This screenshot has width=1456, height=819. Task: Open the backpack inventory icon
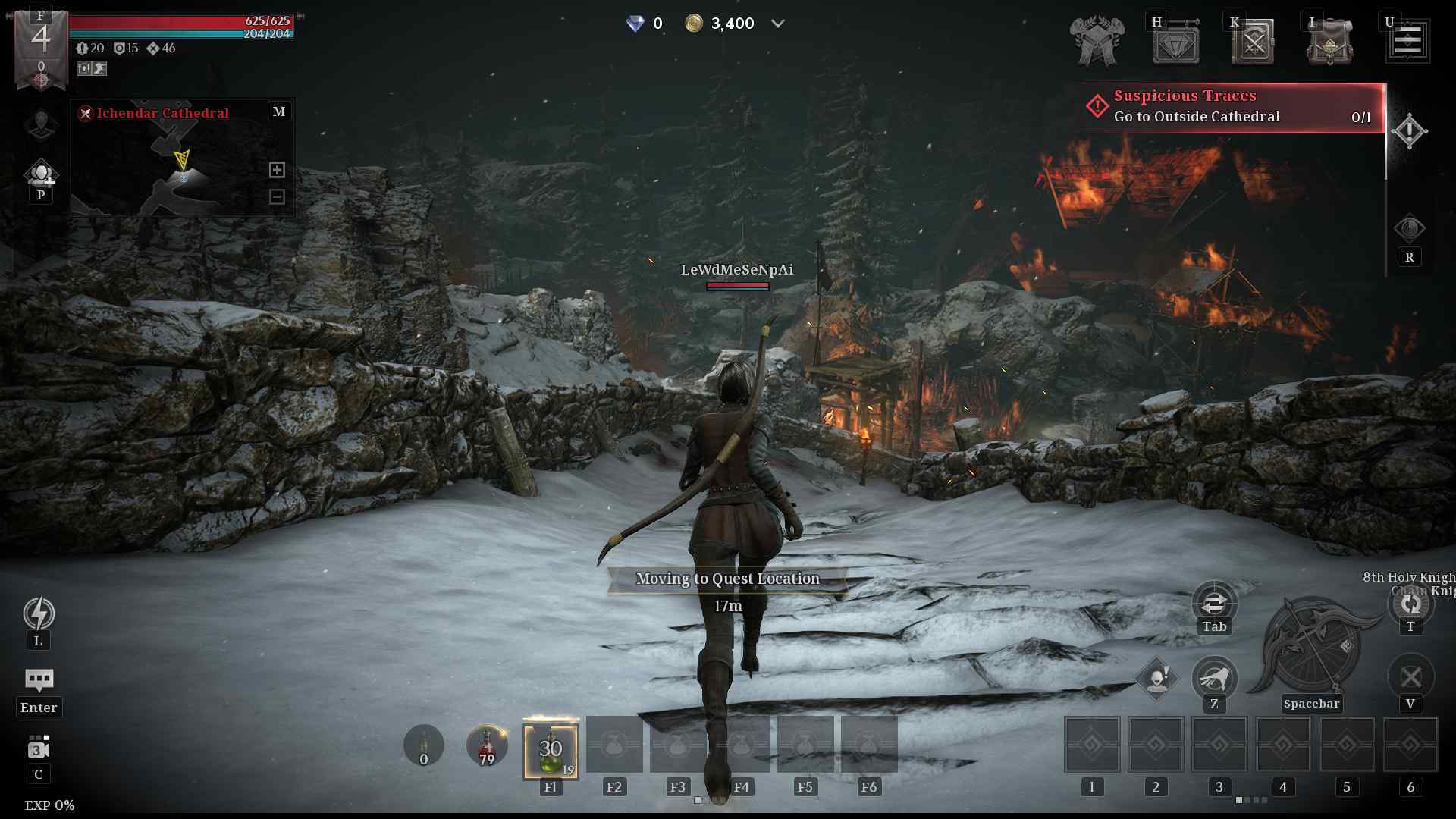coord(1329,42)
